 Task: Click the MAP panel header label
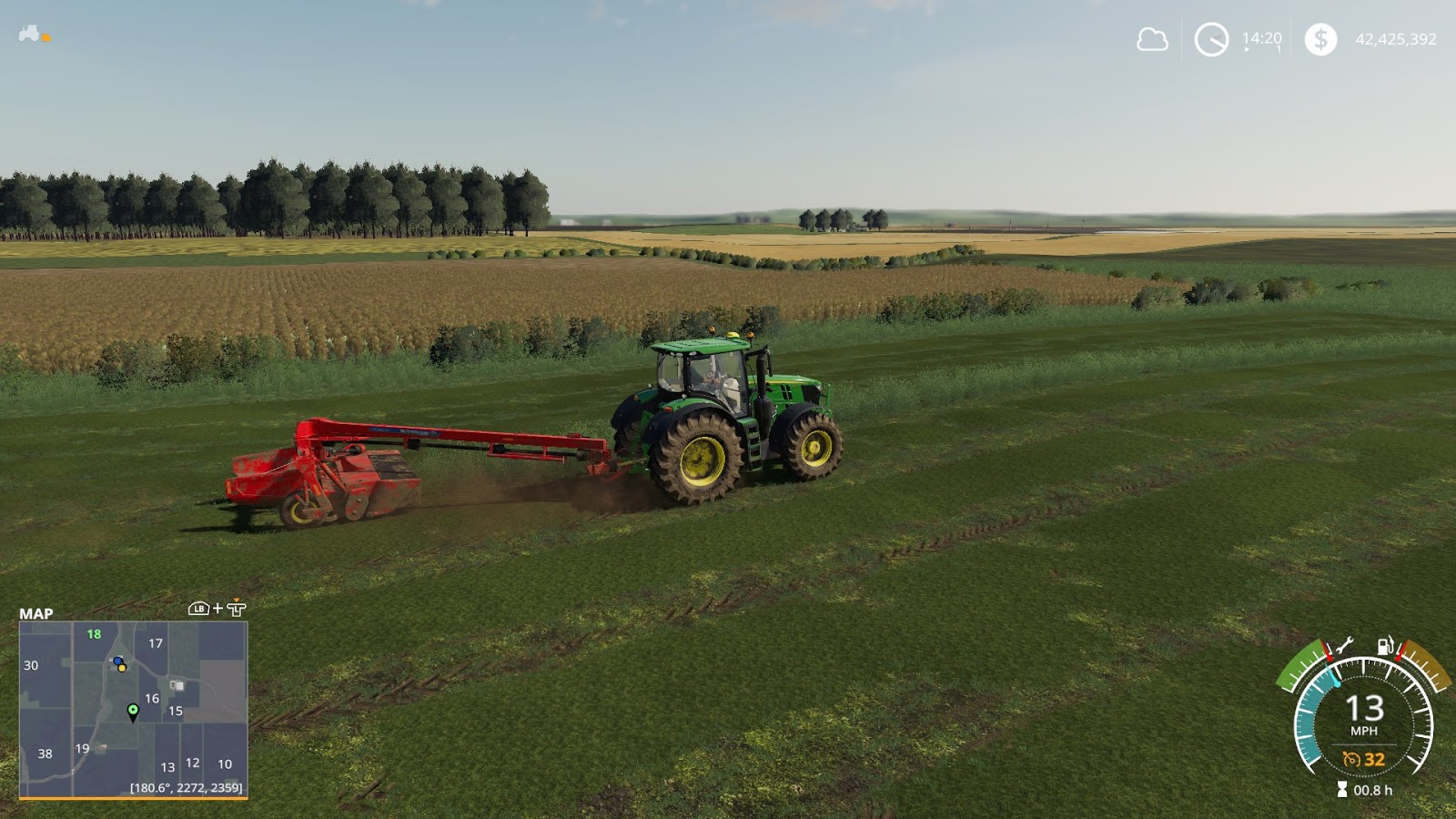coord(36,613)
